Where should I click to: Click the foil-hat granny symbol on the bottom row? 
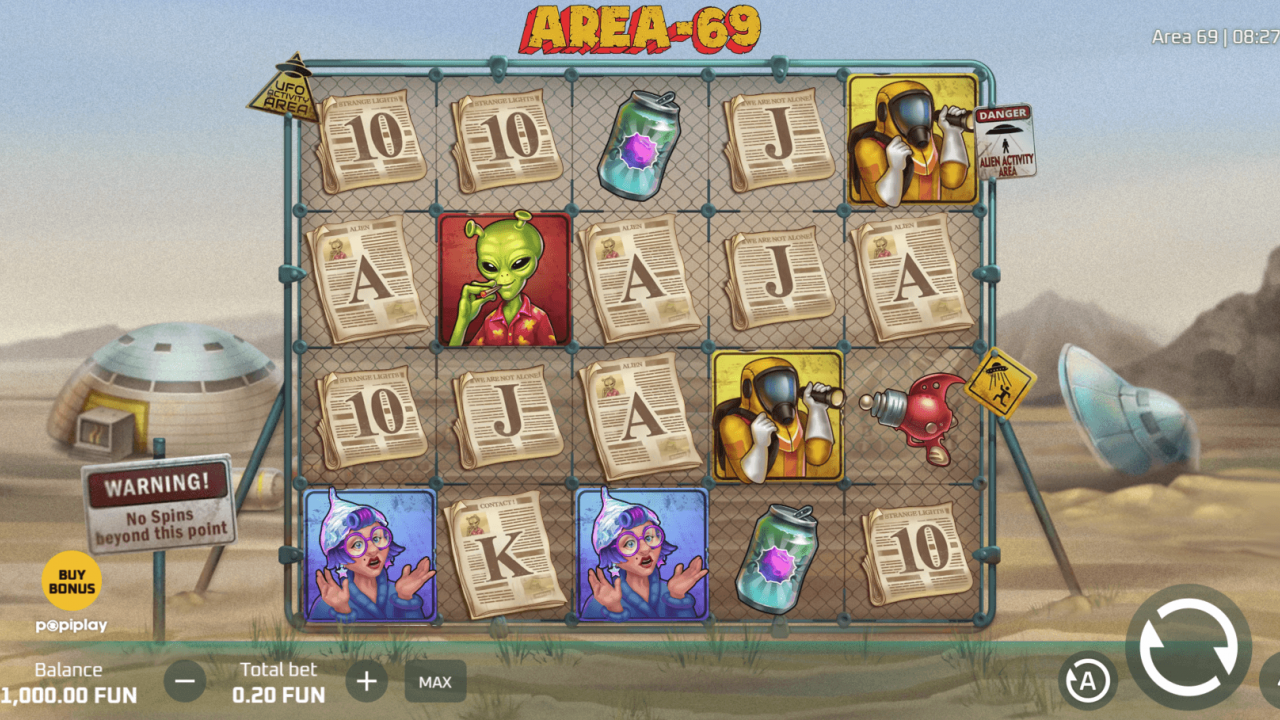click(x=369, y=551)
